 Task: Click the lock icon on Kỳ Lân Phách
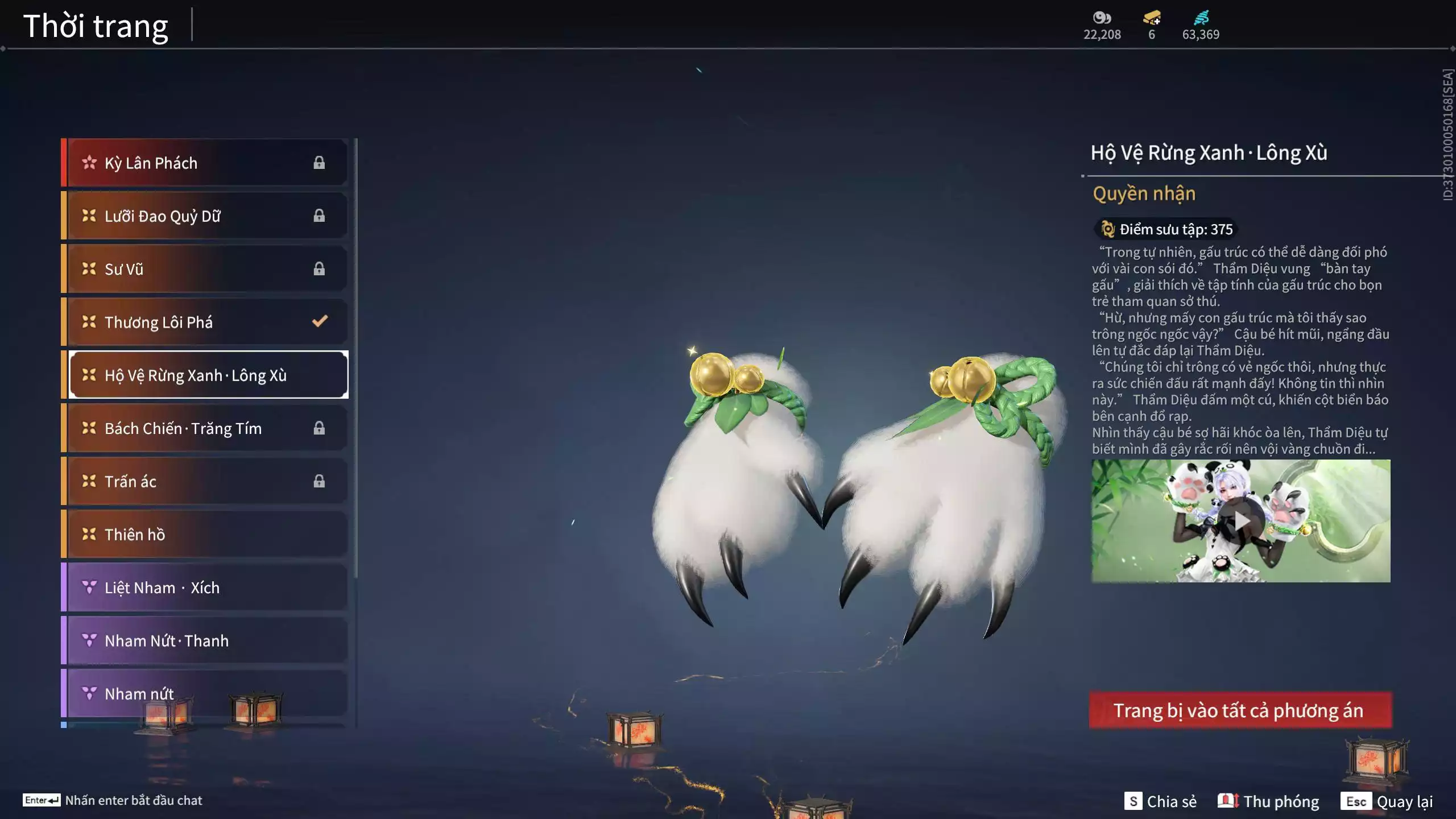click(319, 162)
